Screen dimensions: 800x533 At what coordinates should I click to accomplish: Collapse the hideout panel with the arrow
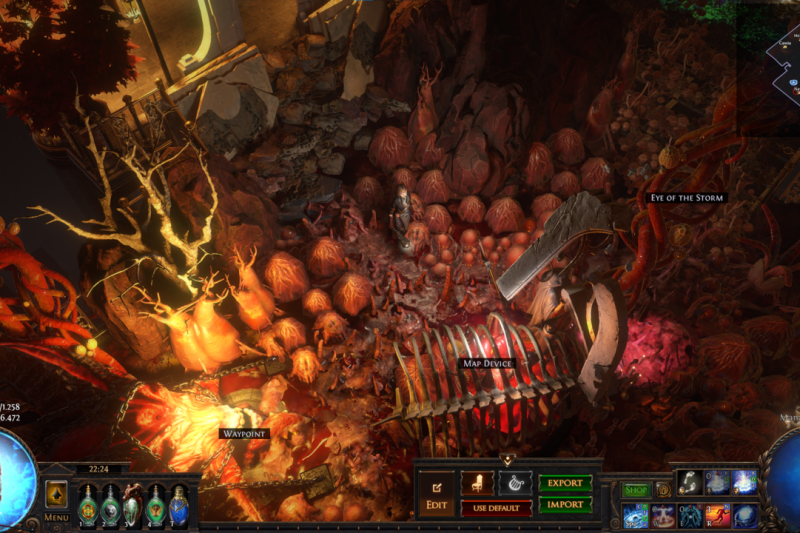coord(508,460)
